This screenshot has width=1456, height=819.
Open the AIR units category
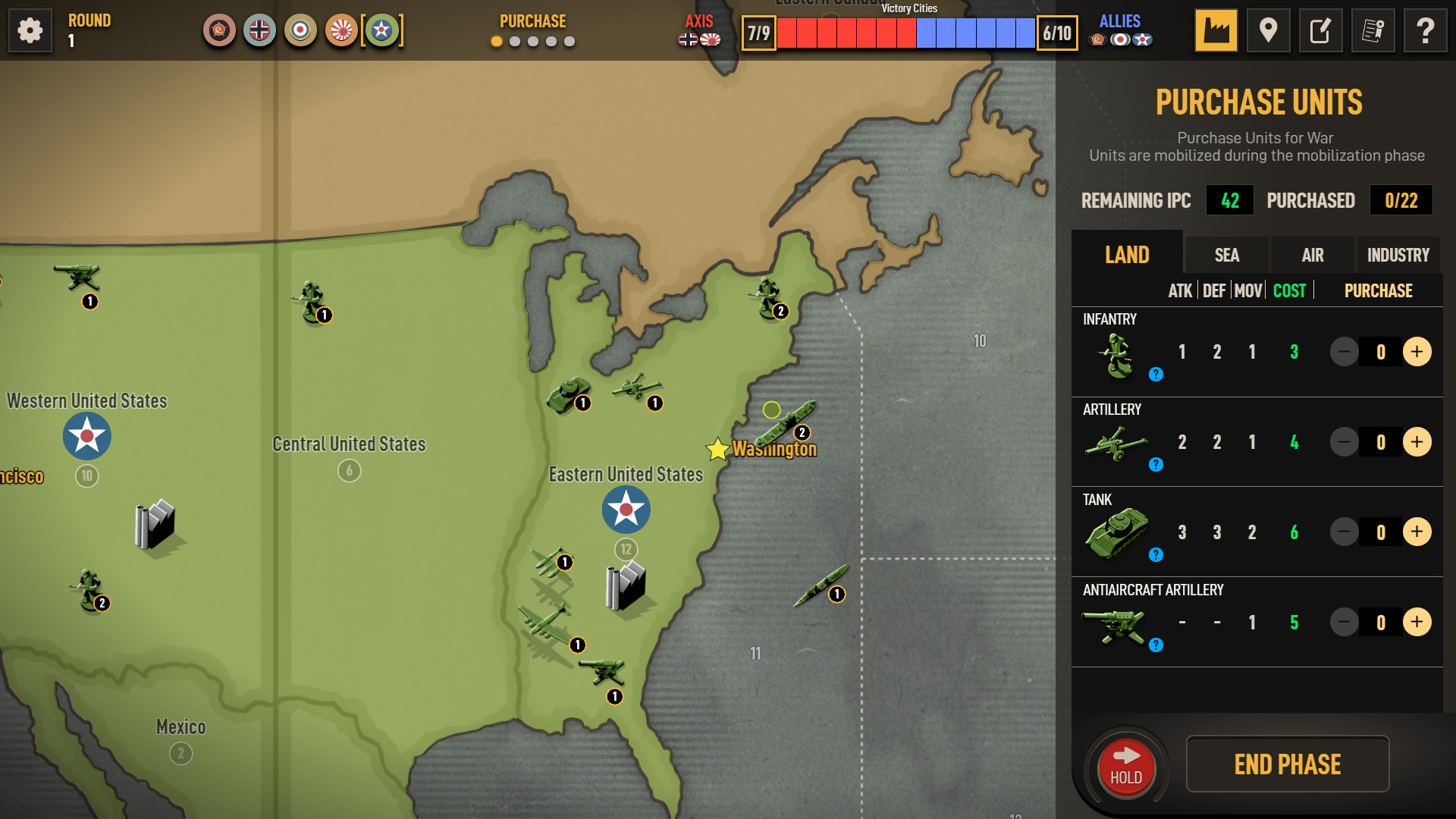click(x=1313, y=255)
